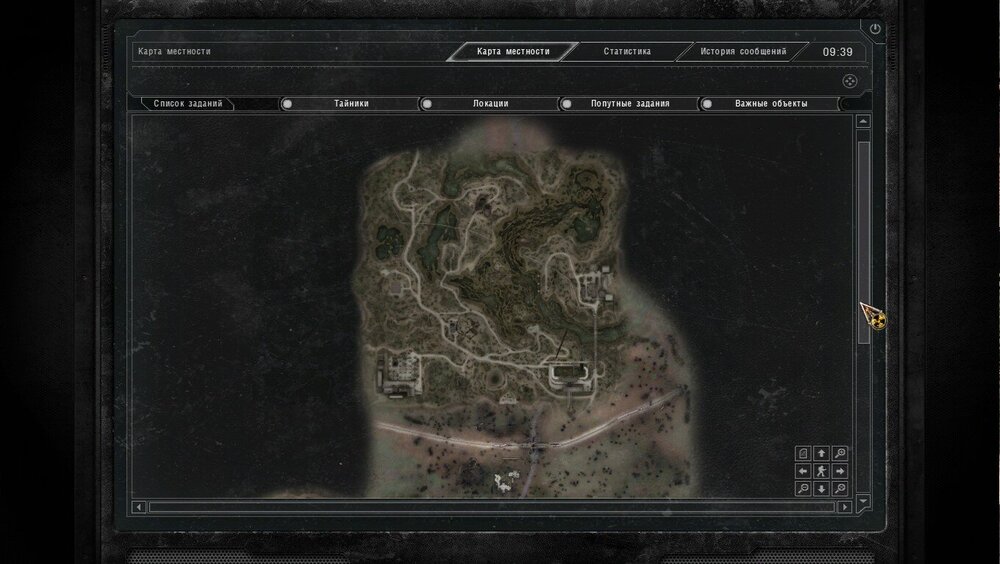Click the document icon in the map controls
1000x564 pixels.
point(803,452)
